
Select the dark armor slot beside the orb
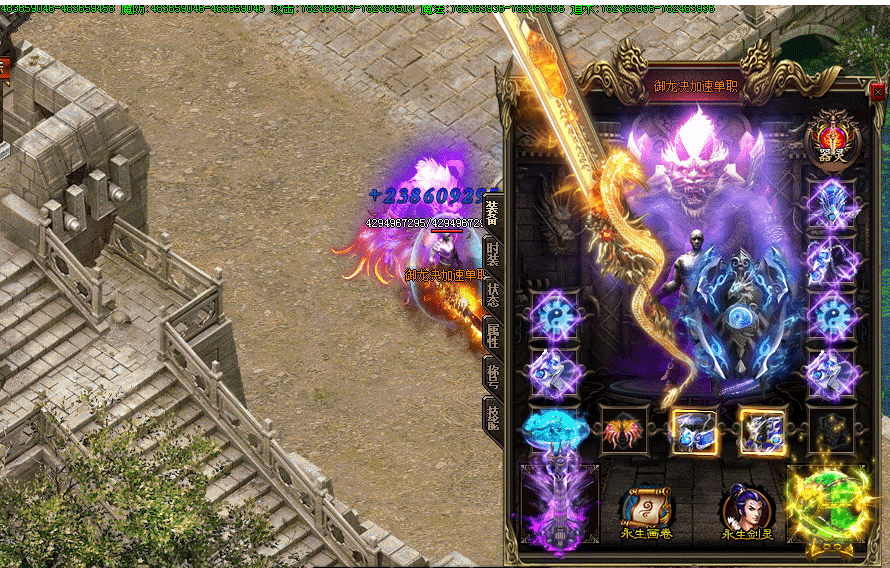[832, 431]
